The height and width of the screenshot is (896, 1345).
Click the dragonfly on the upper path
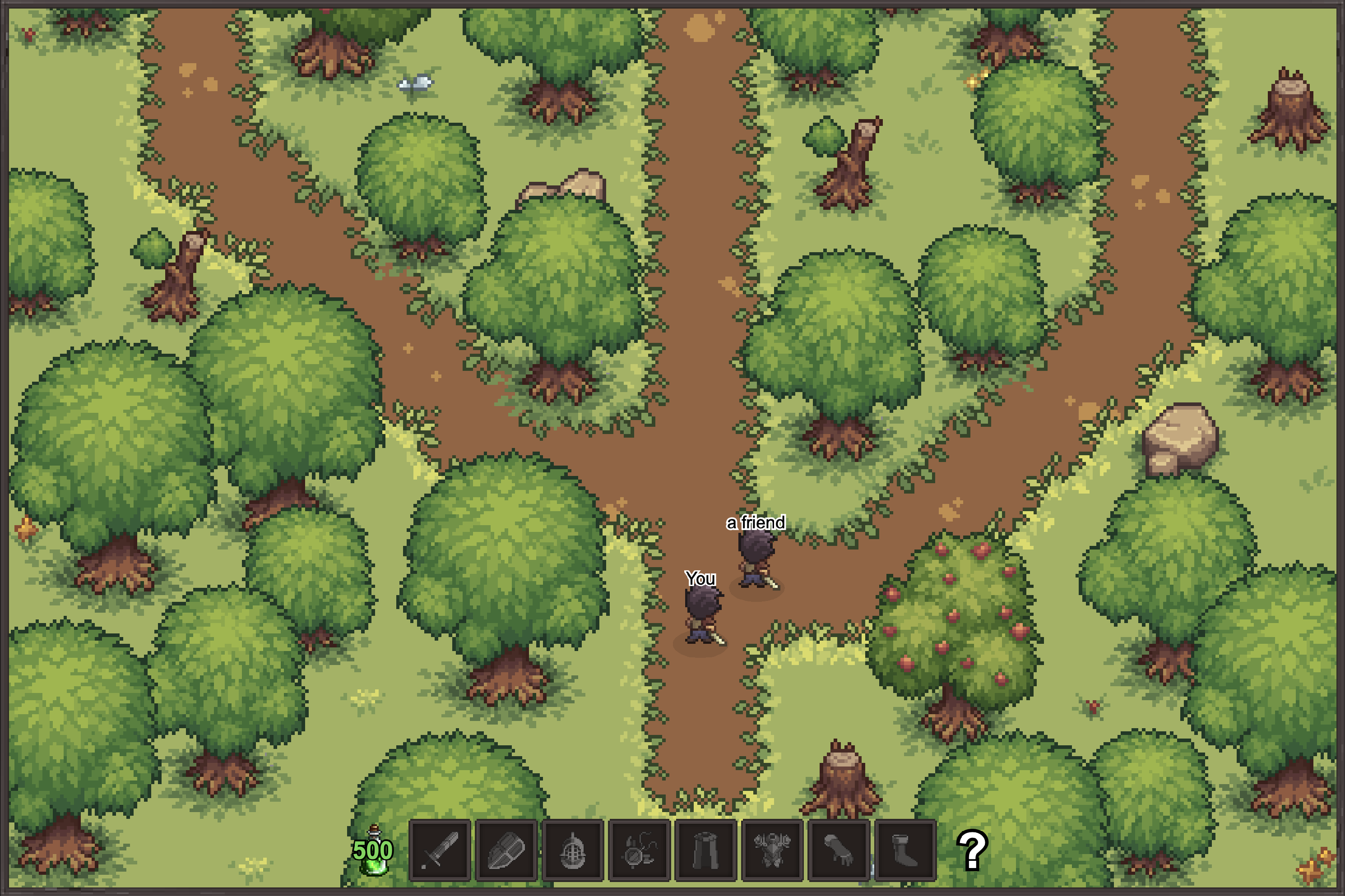point(416,83)
